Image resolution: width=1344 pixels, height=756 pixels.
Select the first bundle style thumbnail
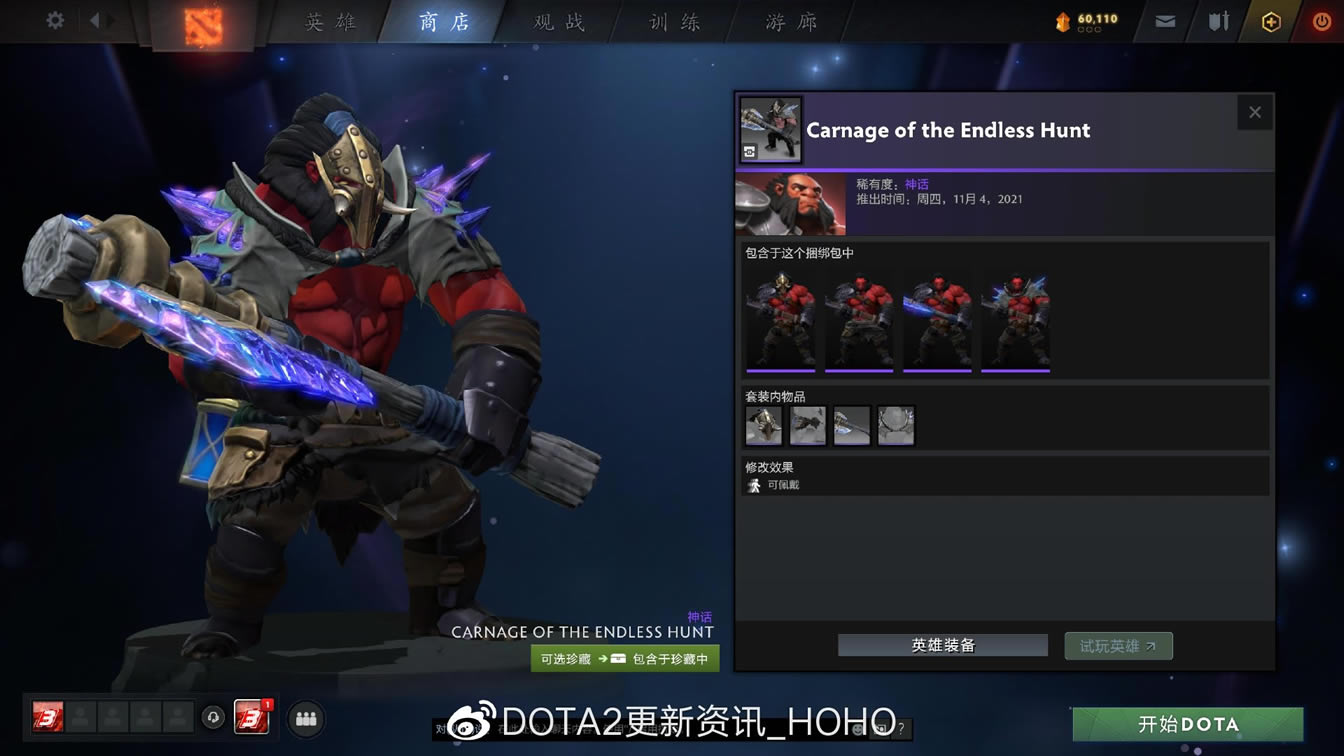(780, 320)
